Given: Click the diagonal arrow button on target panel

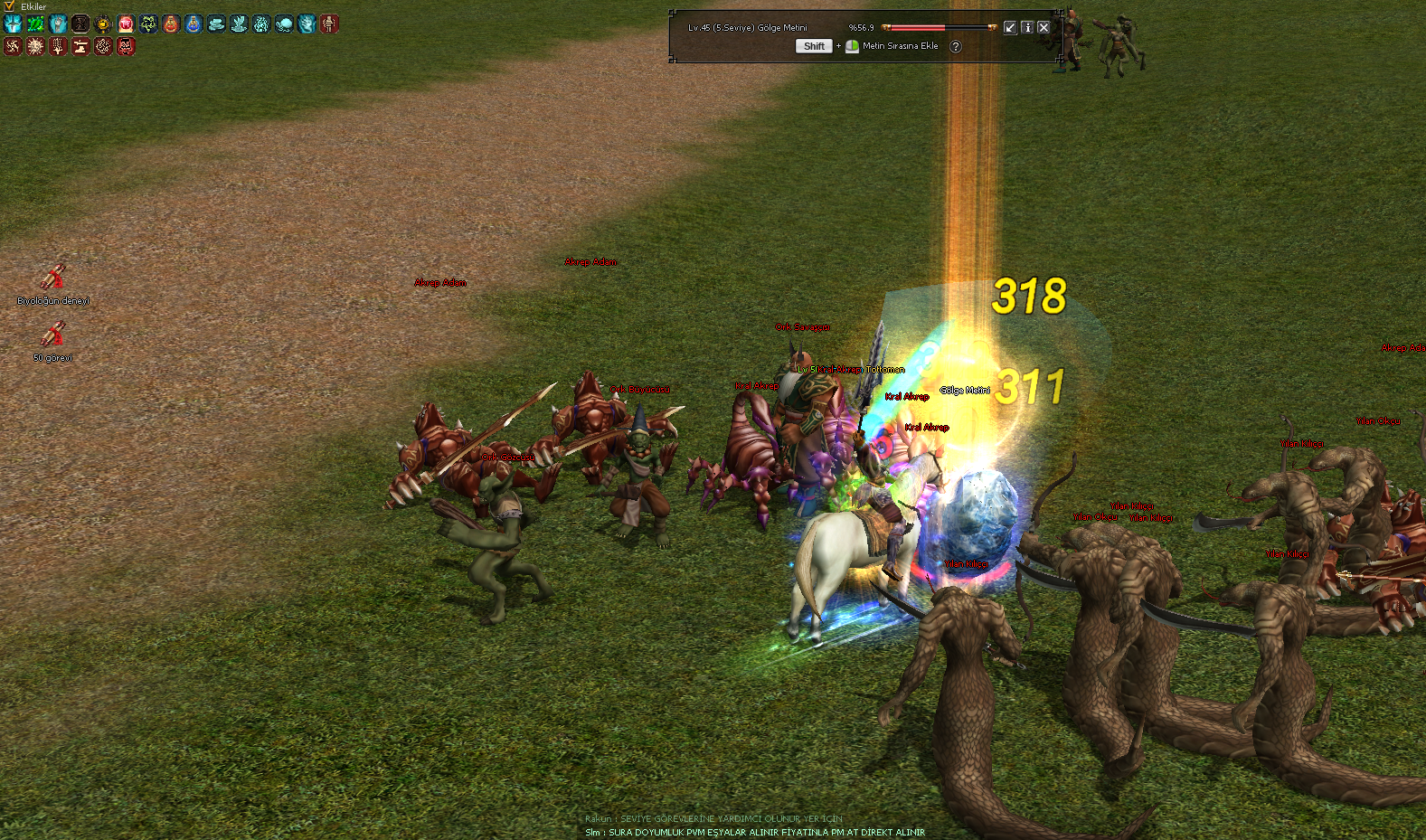Looking at the screenshot, I should (1010, 27).
